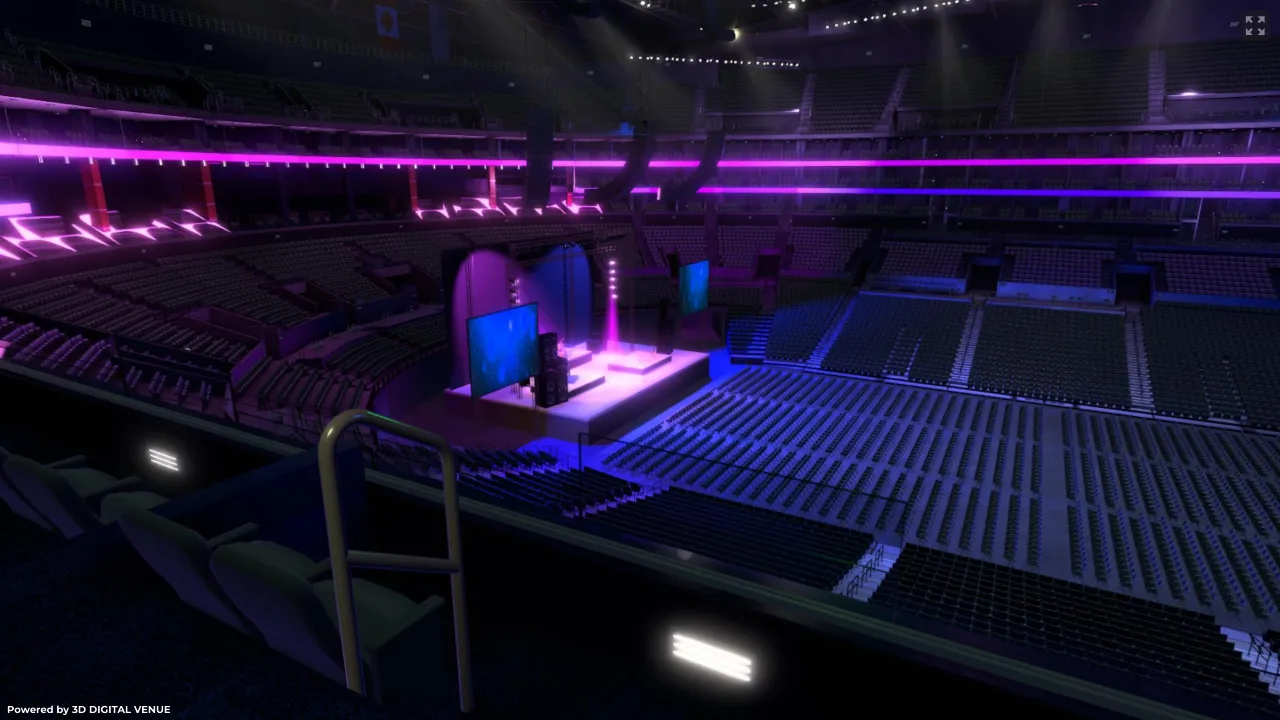The width and height of the screenshot is (1280, 720).
Task: Click the glowing step light on the left
Action: click(x=163, y=460)
